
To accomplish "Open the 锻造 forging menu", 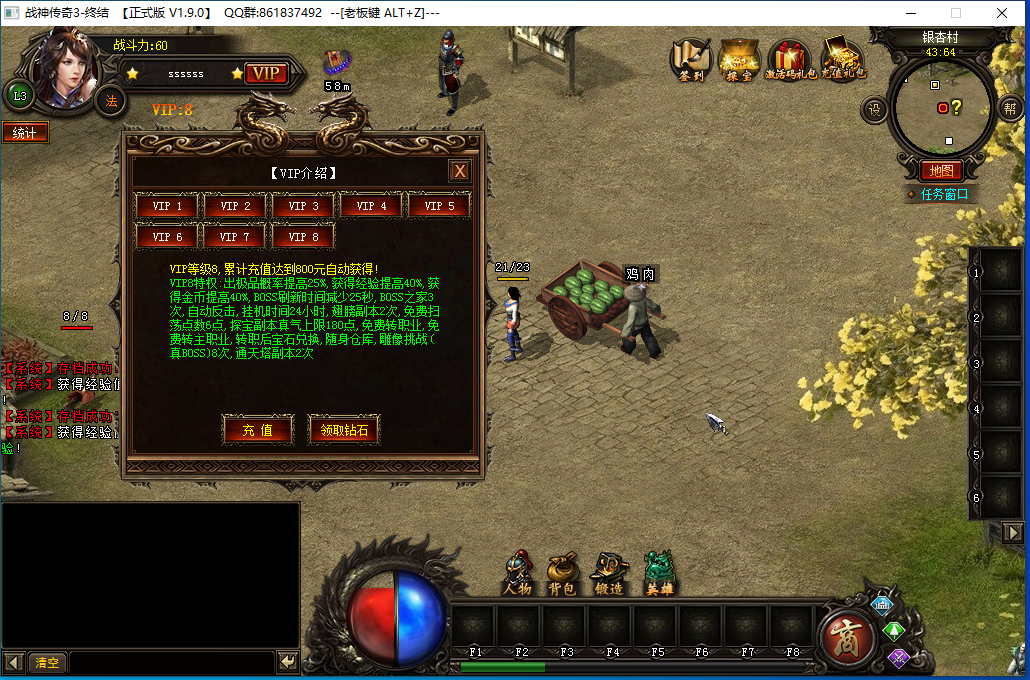I will pos(609,575).
